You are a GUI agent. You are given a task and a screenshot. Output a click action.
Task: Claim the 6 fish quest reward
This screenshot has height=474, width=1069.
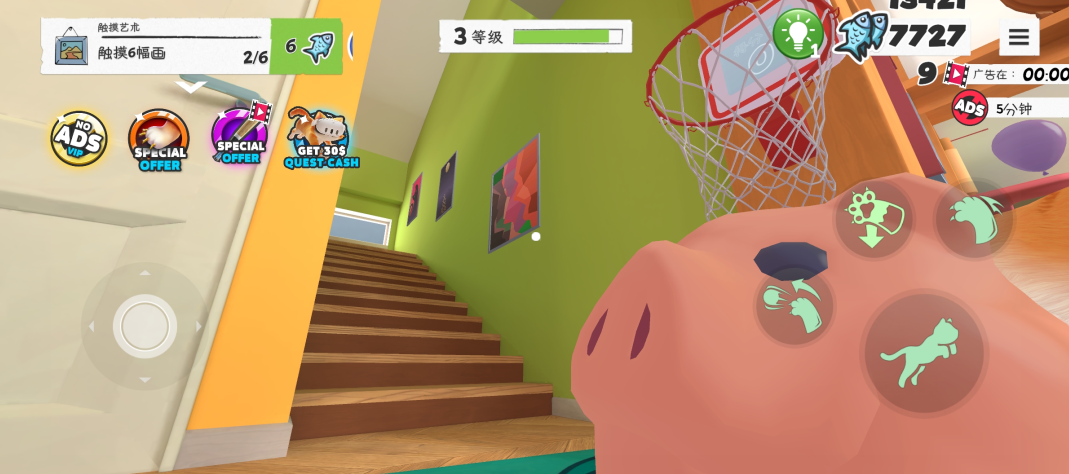point(306,46)
